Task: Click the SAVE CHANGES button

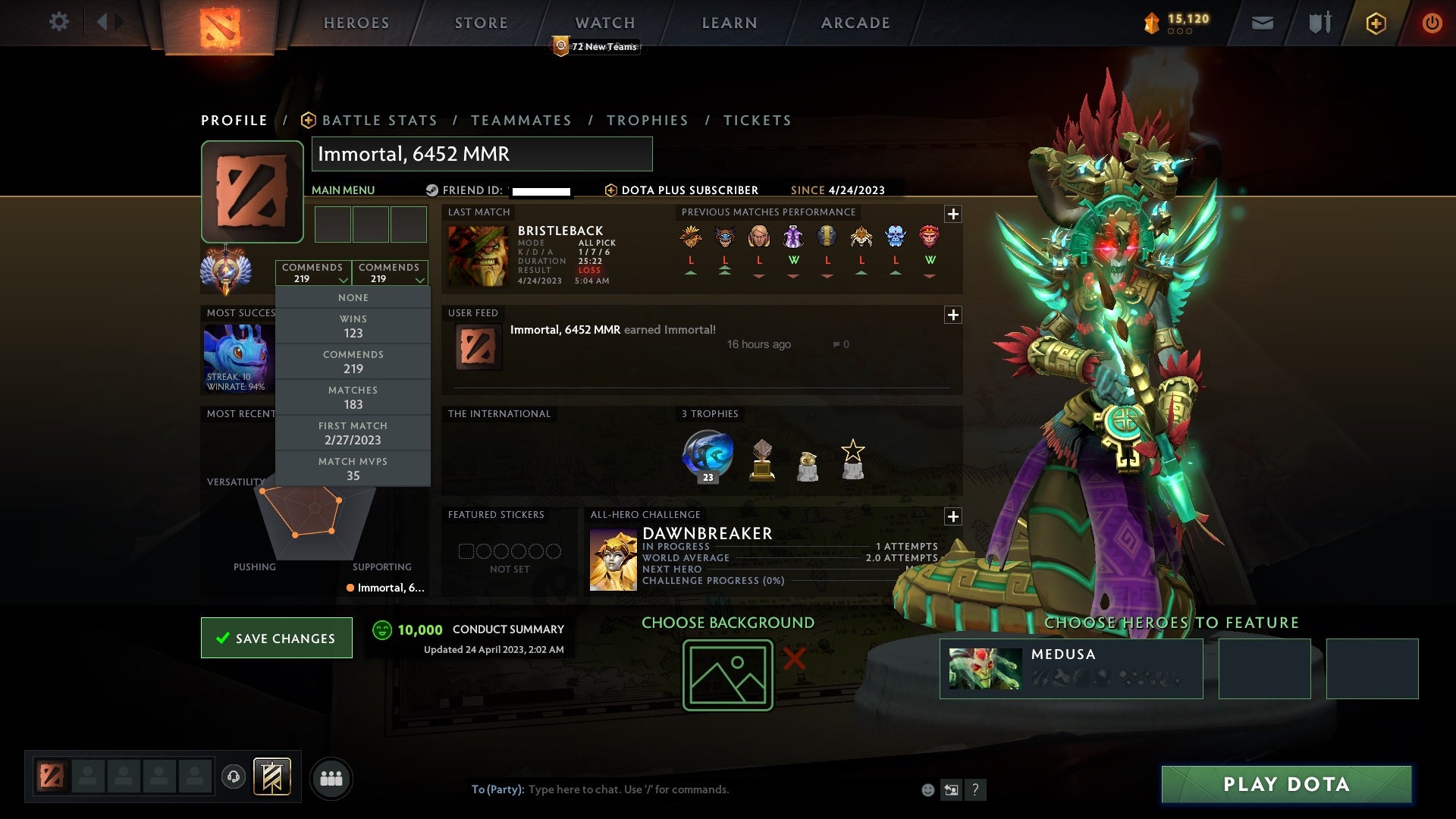Action: point(276,638)
